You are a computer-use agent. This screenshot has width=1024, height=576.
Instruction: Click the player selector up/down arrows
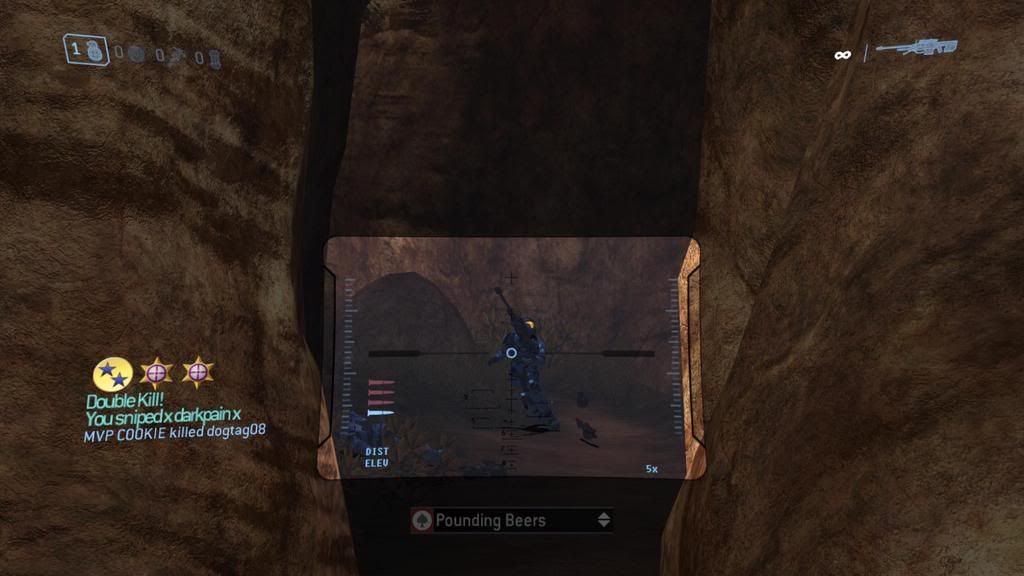(603, 520)
